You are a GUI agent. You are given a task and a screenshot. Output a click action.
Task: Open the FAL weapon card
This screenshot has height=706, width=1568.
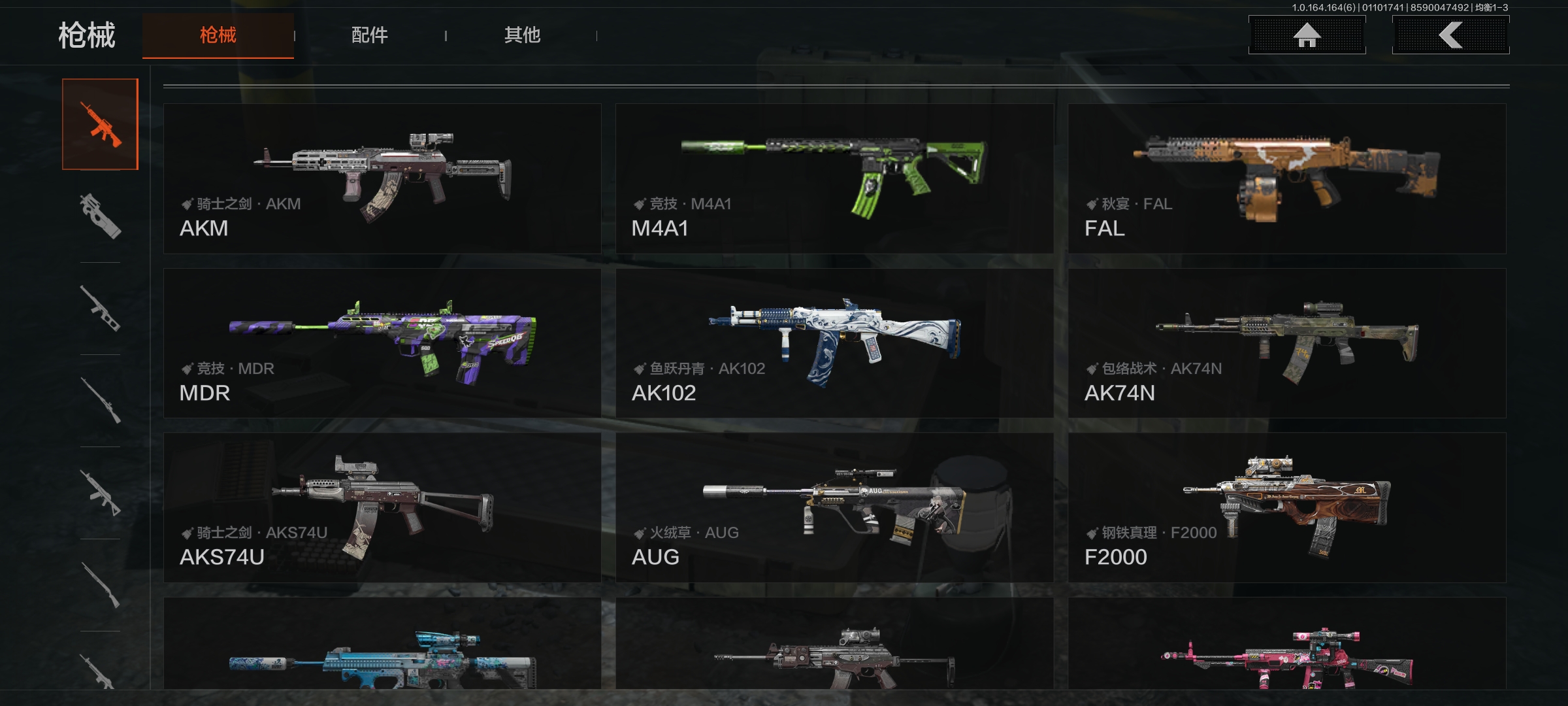[1287, 178]
